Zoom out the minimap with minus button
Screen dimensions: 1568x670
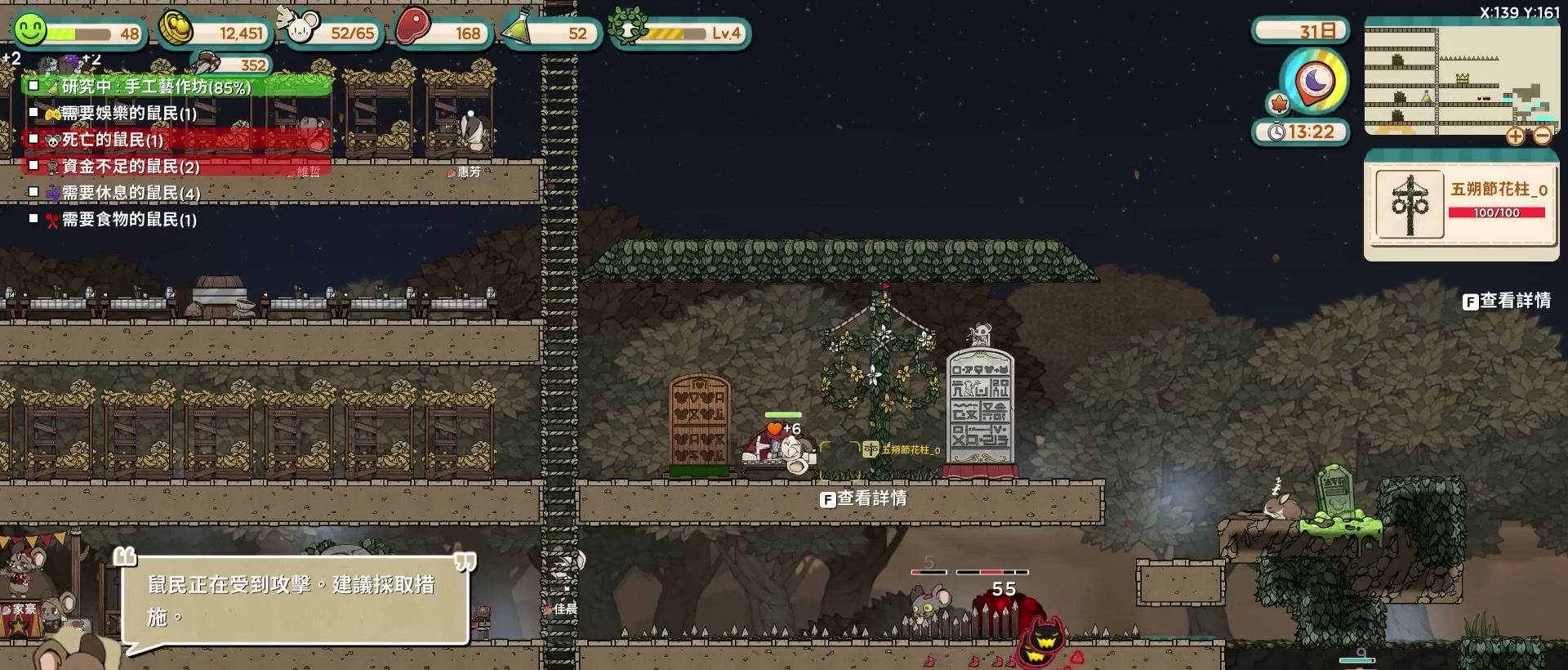1542,136
